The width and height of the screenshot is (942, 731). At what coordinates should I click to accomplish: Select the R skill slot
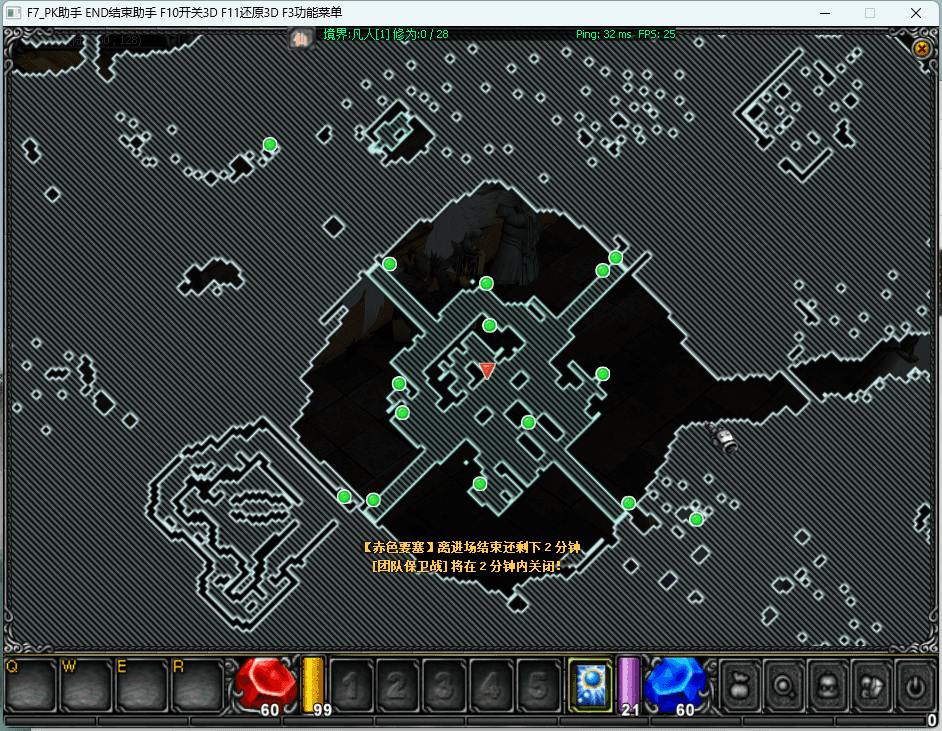[x=197, y=684]
